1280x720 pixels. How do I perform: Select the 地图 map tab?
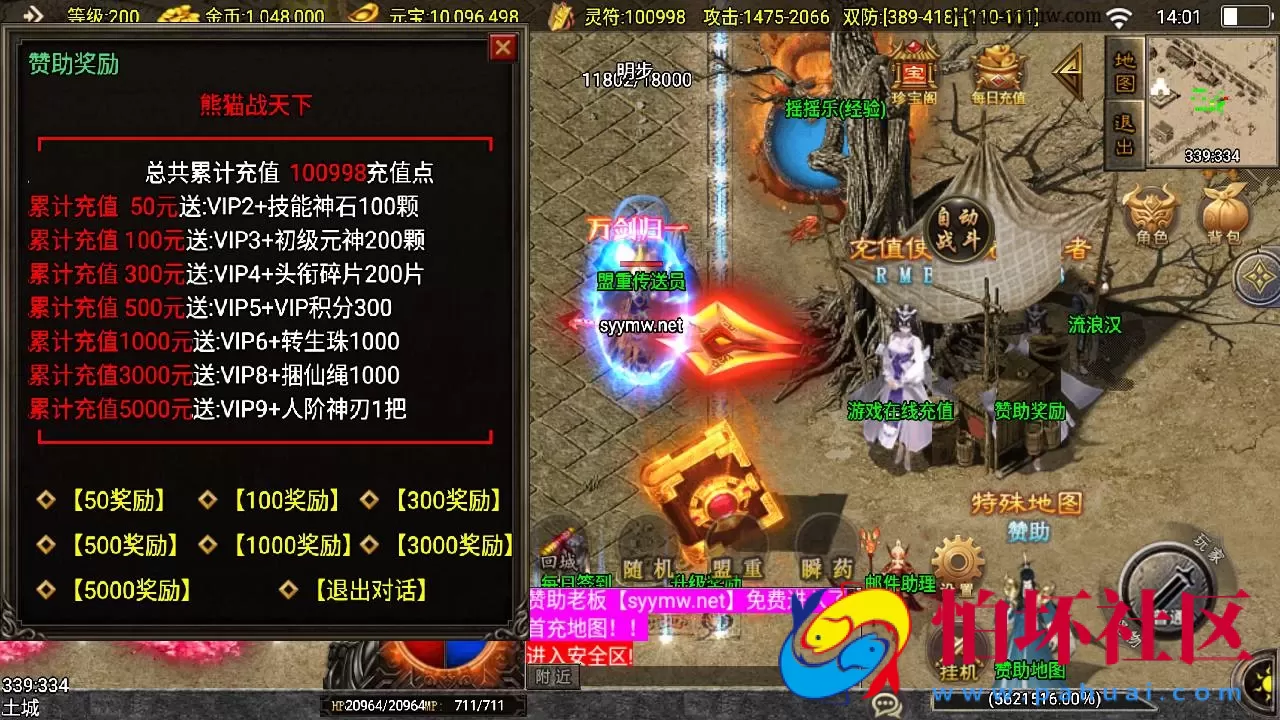(x=1122, y=72)
